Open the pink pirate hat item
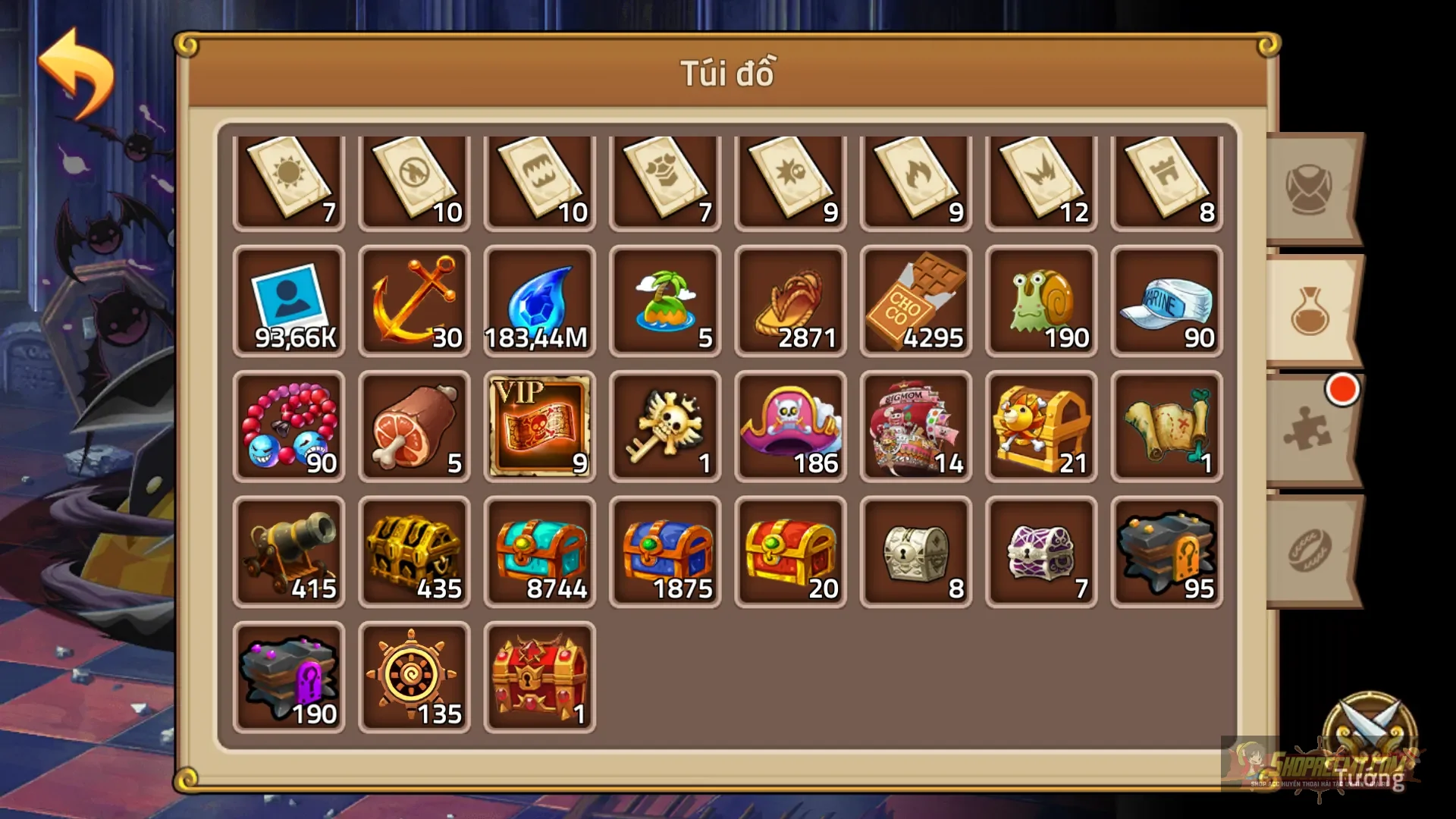1456x819 pixels. [790, 426]
